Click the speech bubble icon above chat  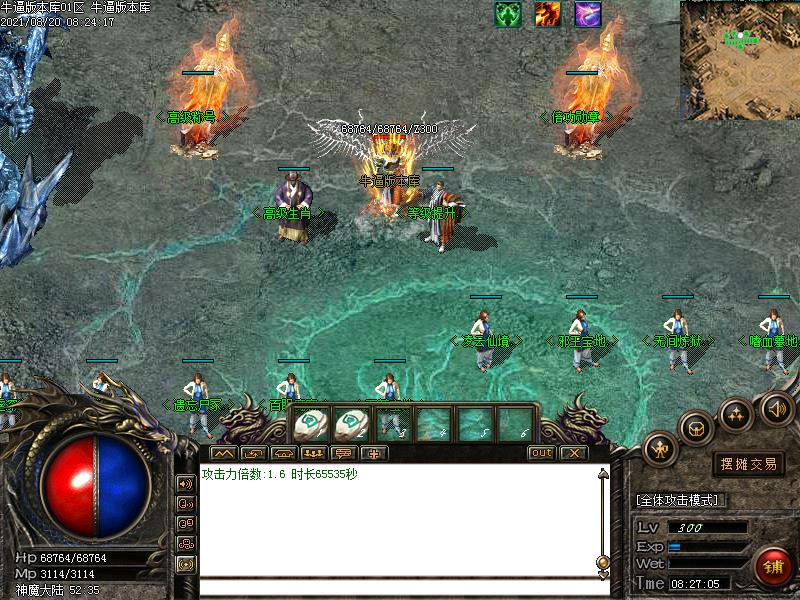(x=343, y=453)
